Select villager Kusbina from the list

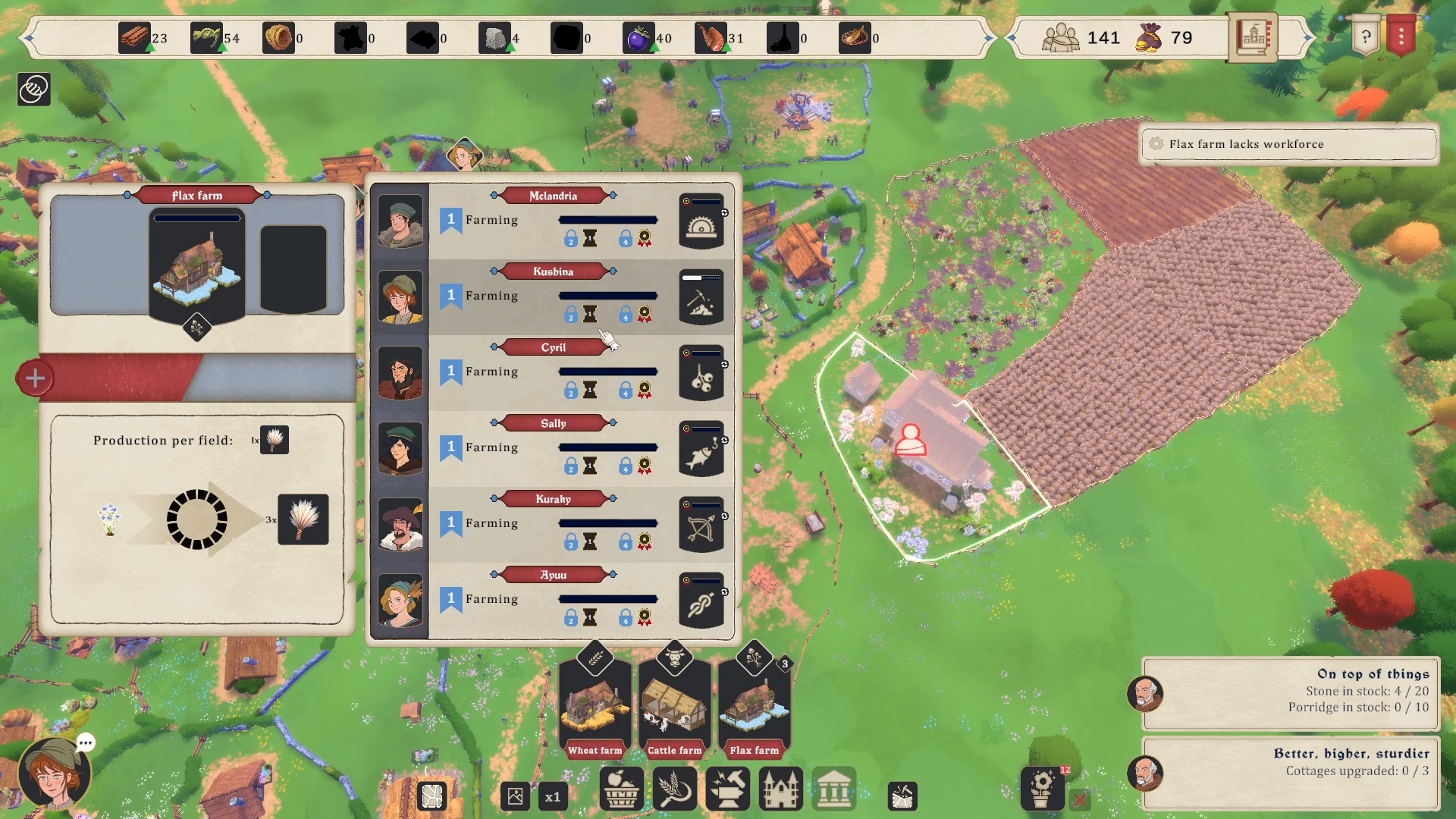click(553, 297)
